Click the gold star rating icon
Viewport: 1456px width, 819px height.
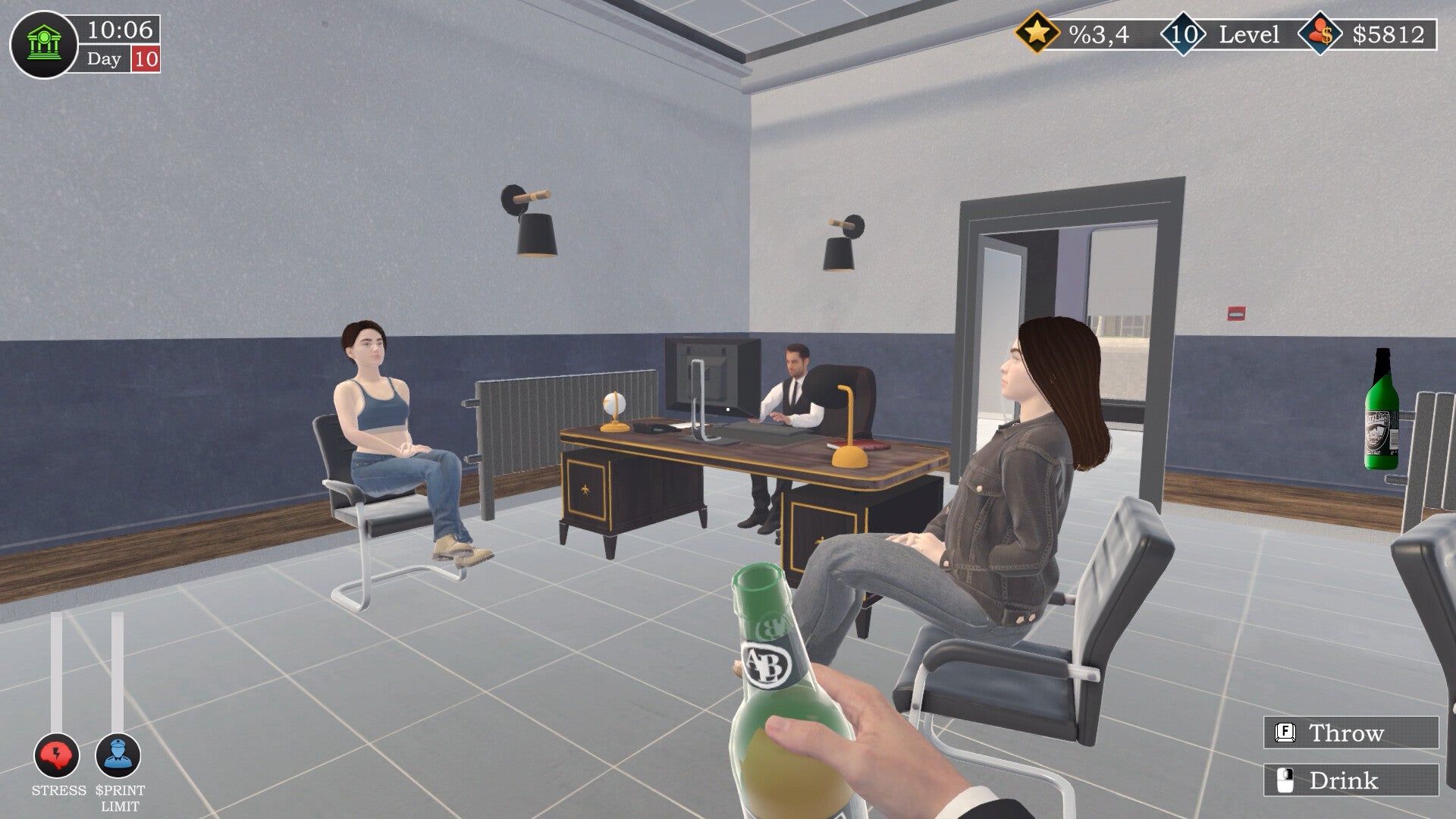pyautogui.click(x=1039, y=33)
